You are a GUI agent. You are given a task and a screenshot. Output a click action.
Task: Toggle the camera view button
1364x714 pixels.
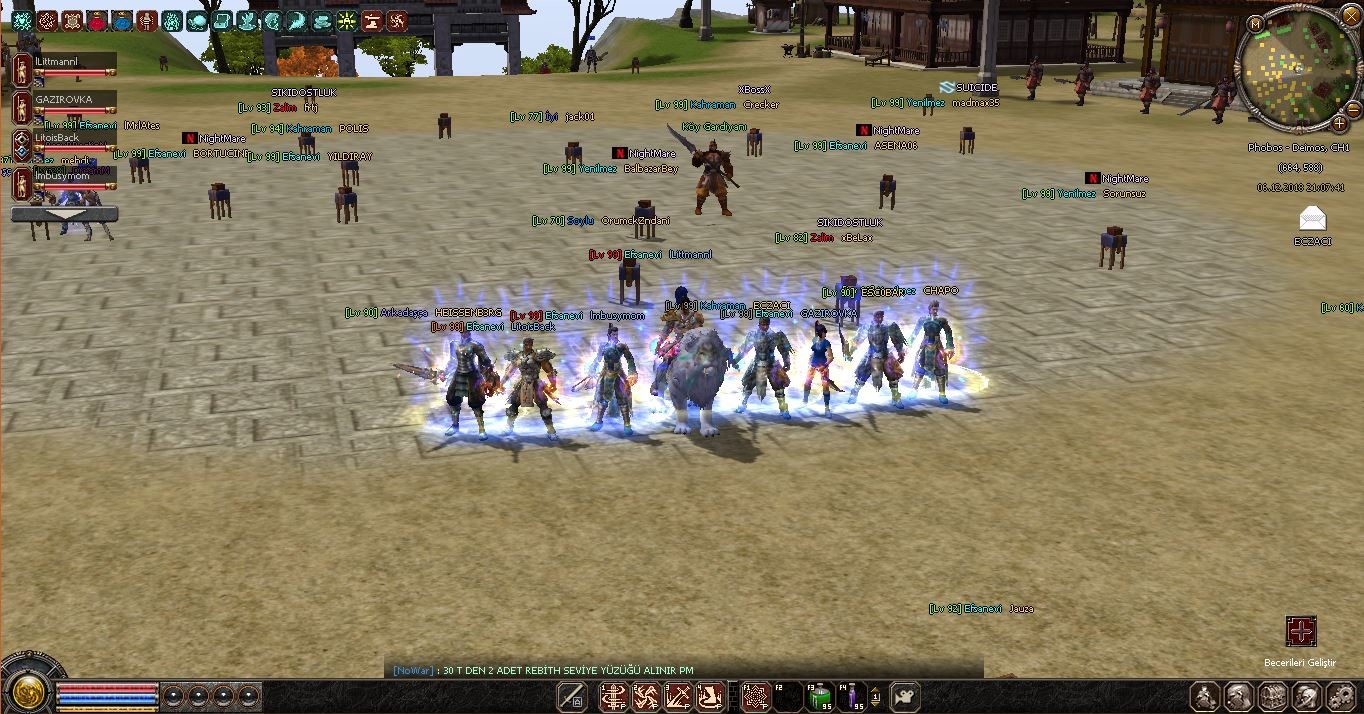[904, 696]
